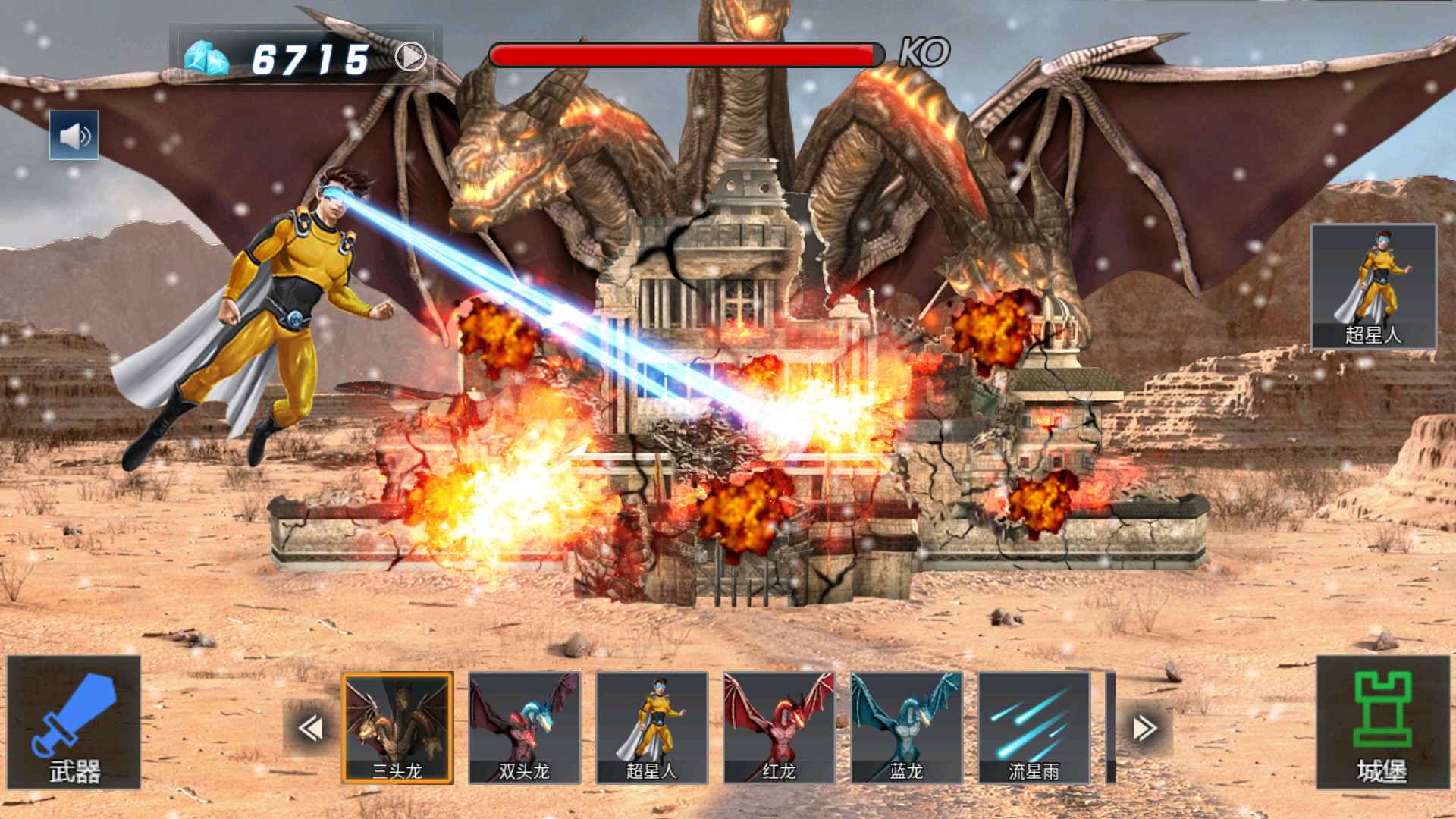1456x819 pixels.
Task: Choose the 双头龙 two-headed dragon
Action: pos(524,727)
